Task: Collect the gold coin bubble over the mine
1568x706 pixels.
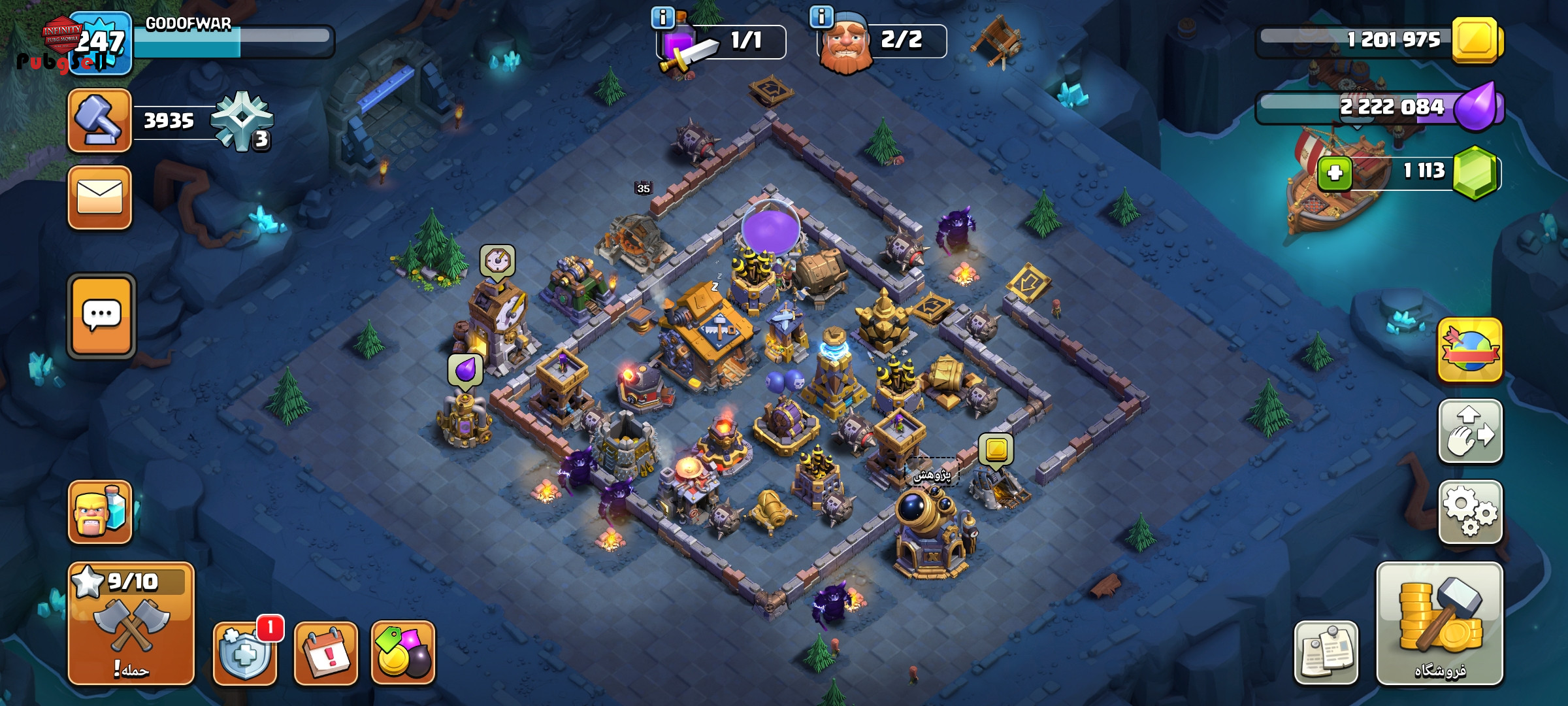Action: [x=996, y=449]
